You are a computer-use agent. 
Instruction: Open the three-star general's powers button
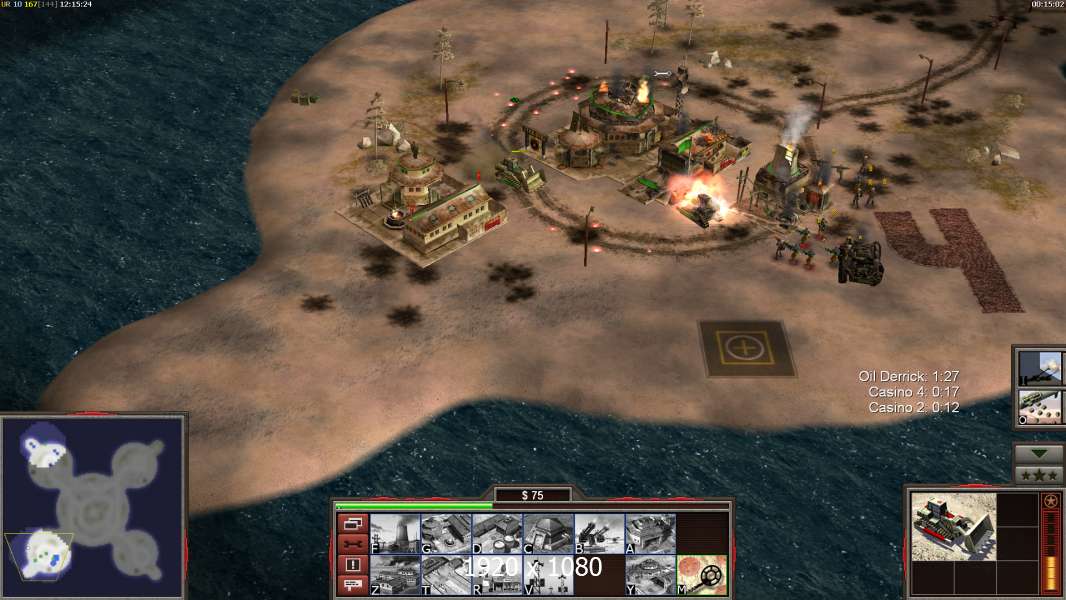tap(1039, 475)
